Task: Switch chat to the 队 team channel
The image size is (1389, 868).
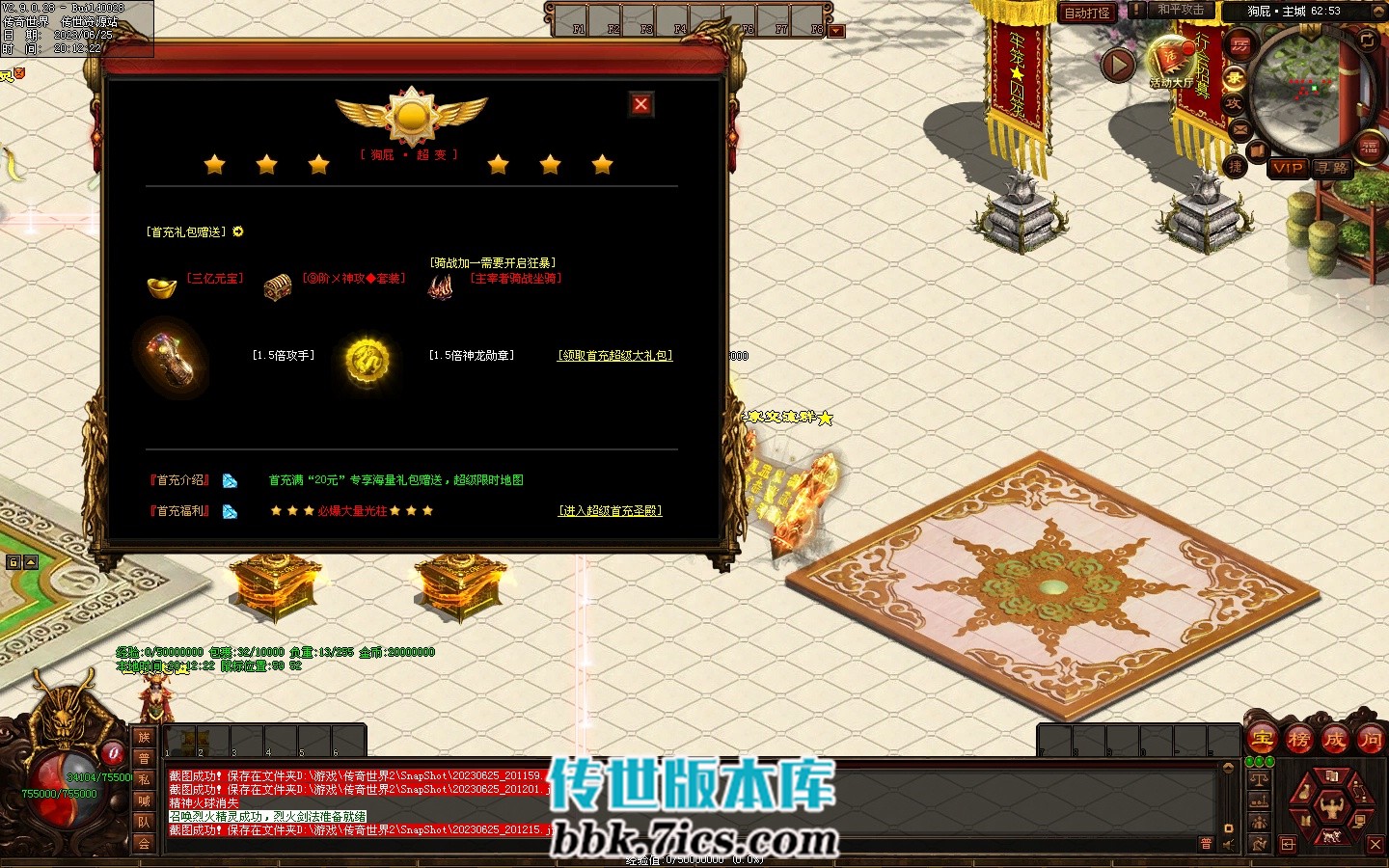Action: [144, 822]
